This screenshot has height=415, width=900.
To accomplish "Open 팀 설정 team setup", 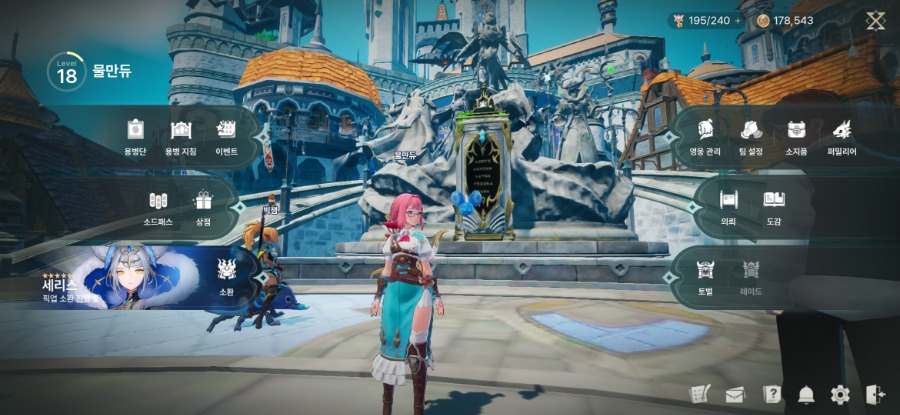I will [x=751, y=135].
